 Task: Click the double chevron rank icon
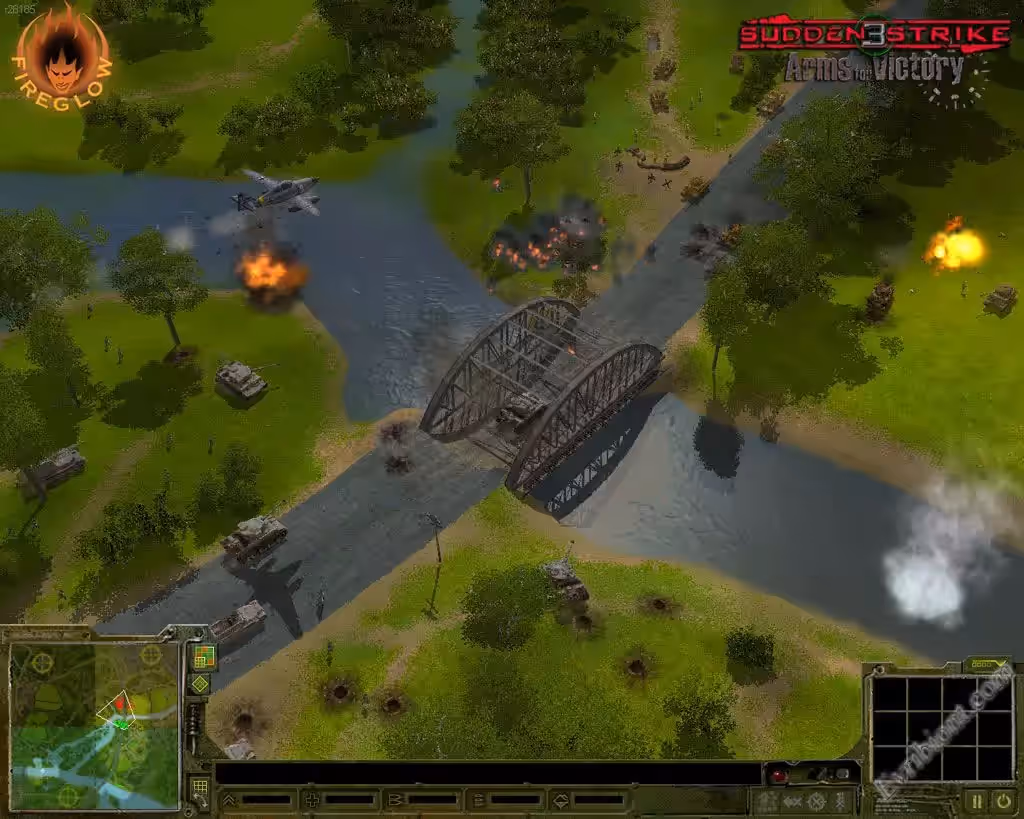click(x=229, y=800)
